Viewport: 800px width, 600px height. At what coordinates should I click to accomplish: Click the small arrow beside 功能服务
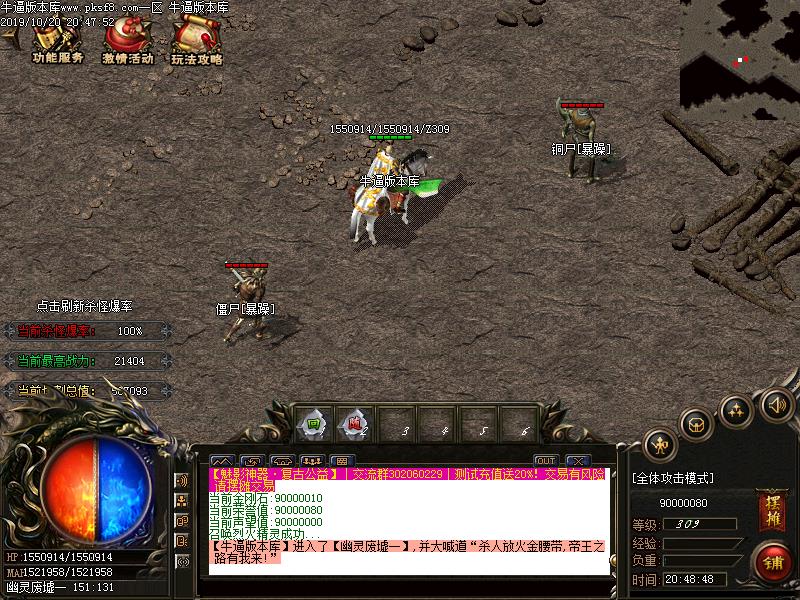tap(12, 38)
